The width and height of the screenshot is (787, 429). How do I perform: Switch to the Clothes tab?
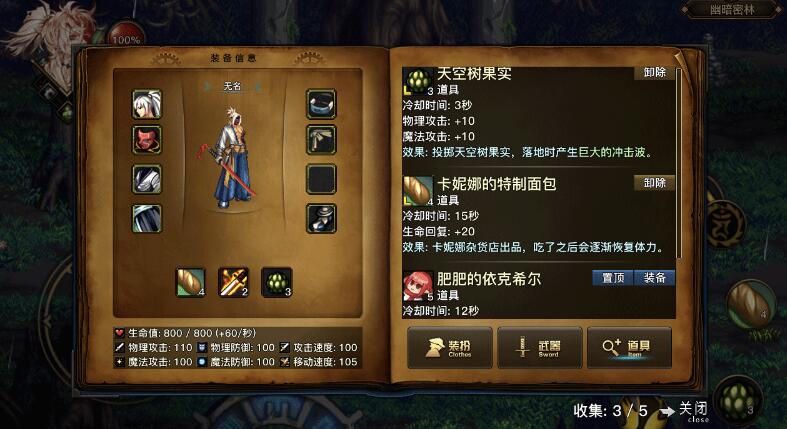[x=450, y=348]
